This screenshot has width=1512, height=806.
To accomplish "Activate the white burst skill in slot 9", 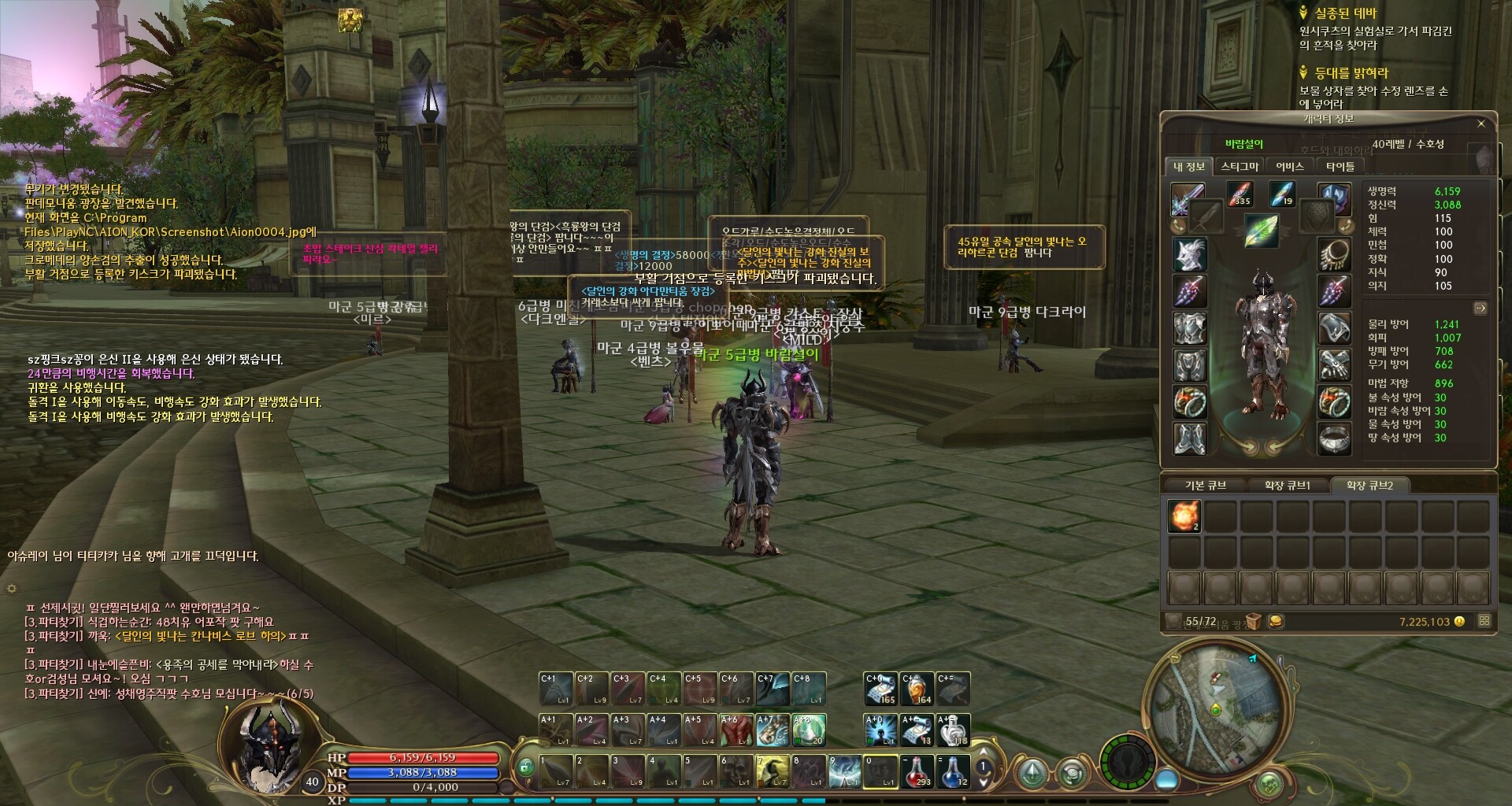I will [845, 771].
